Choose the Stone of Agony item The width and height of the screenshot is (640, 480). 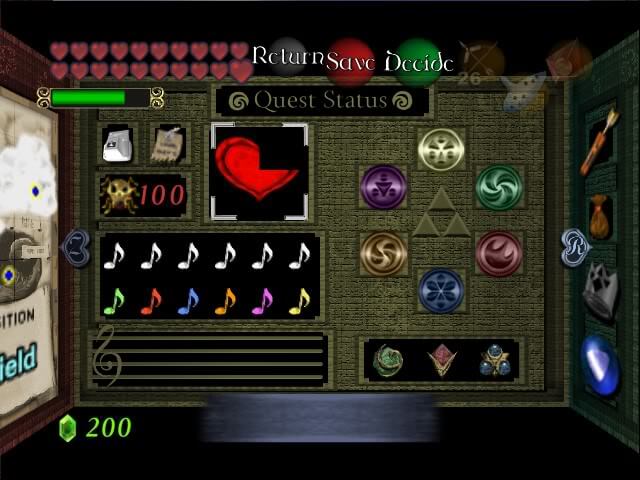118,144
